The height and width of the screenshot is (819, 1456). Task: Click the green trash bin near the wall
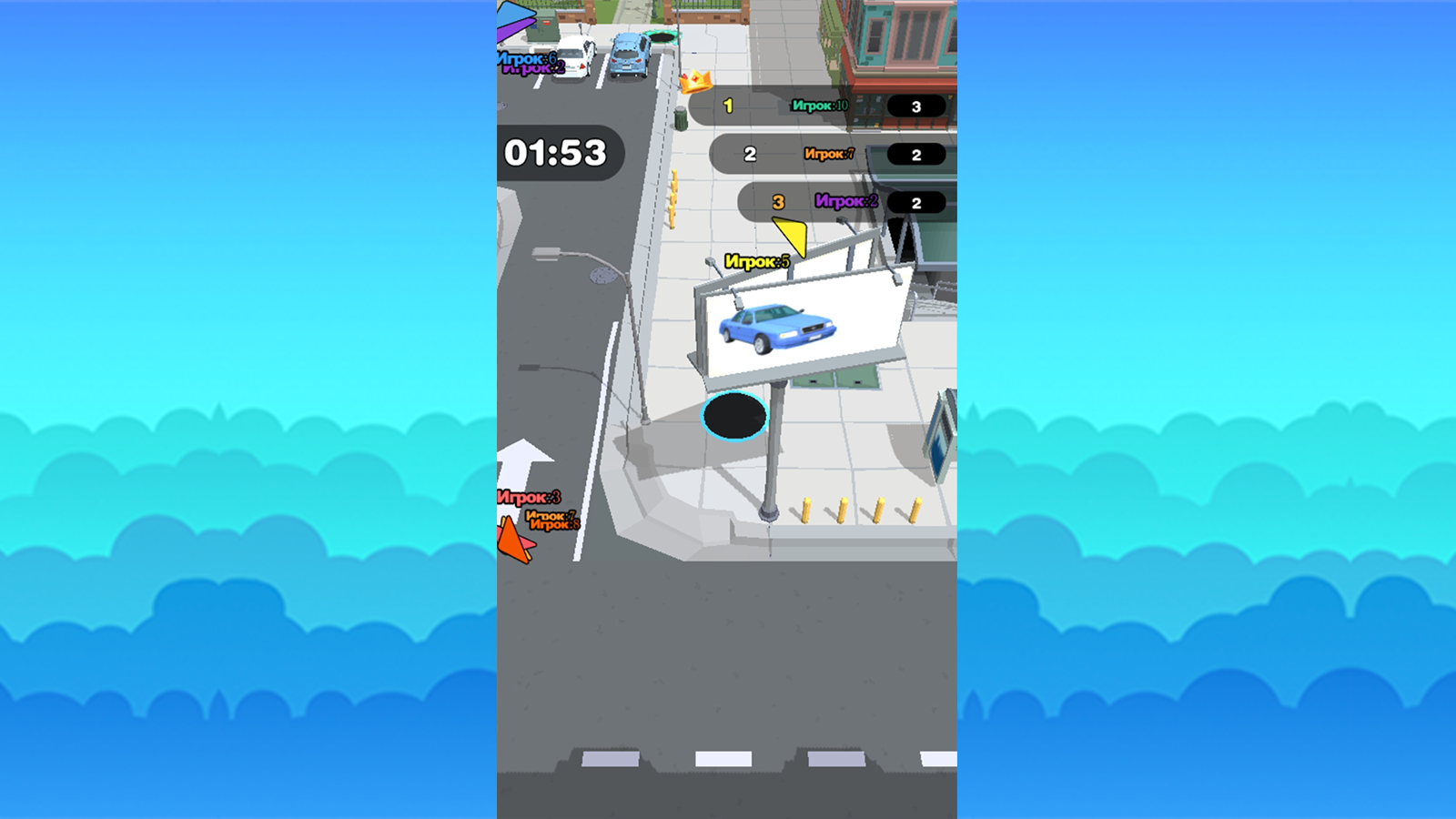click(680, 117)
